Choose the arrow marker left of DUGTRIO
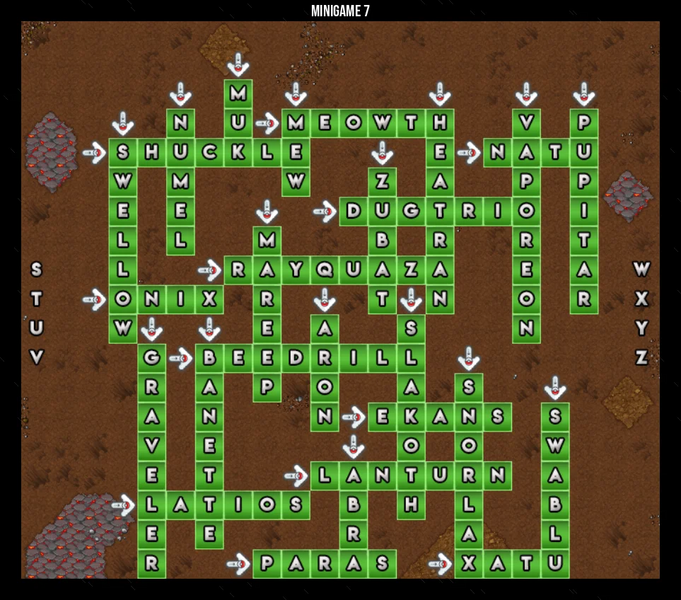681x600 pixels. pos(325,211)
